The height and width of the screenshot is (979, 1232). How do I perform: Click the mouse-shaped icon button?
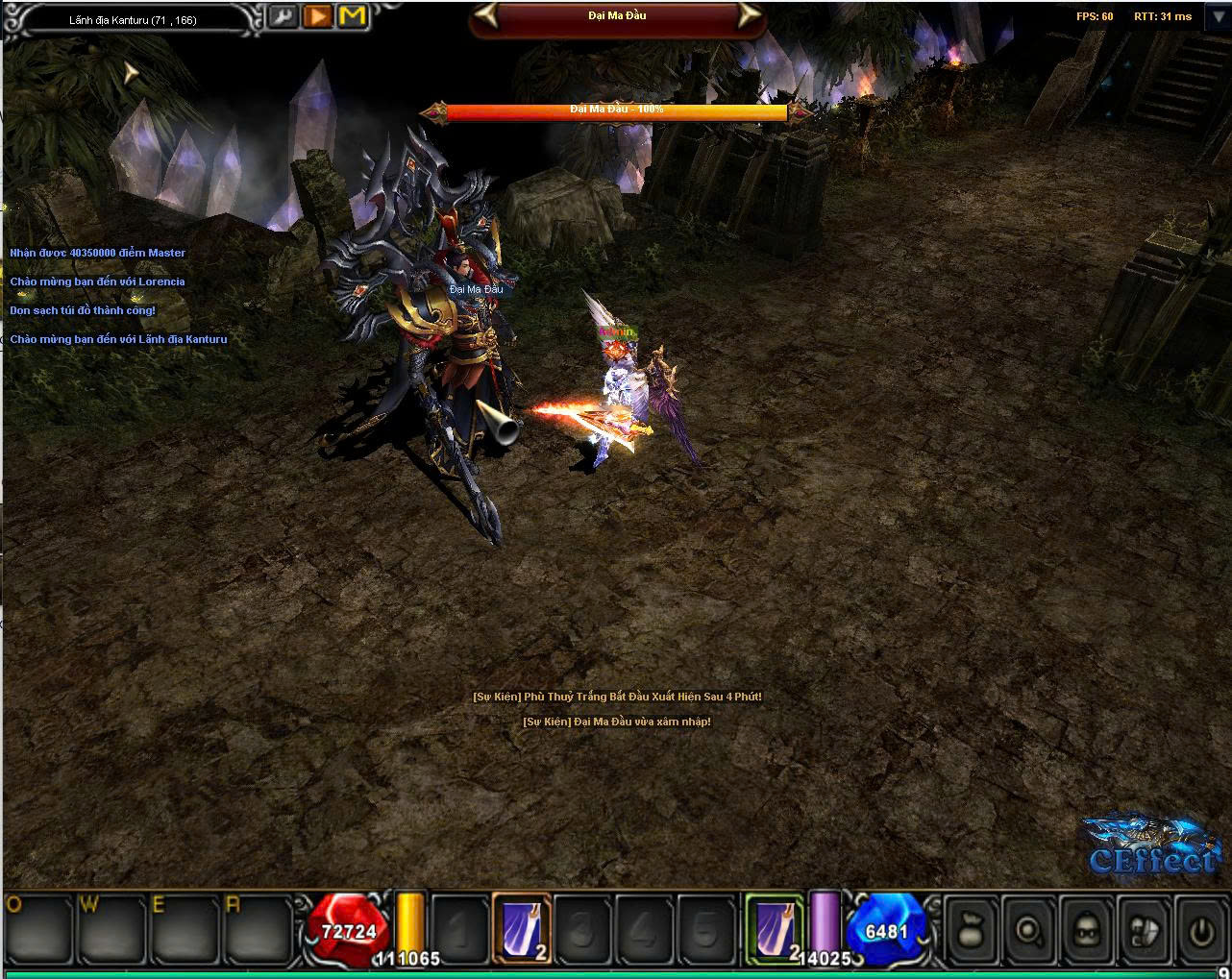(1144, 930)
